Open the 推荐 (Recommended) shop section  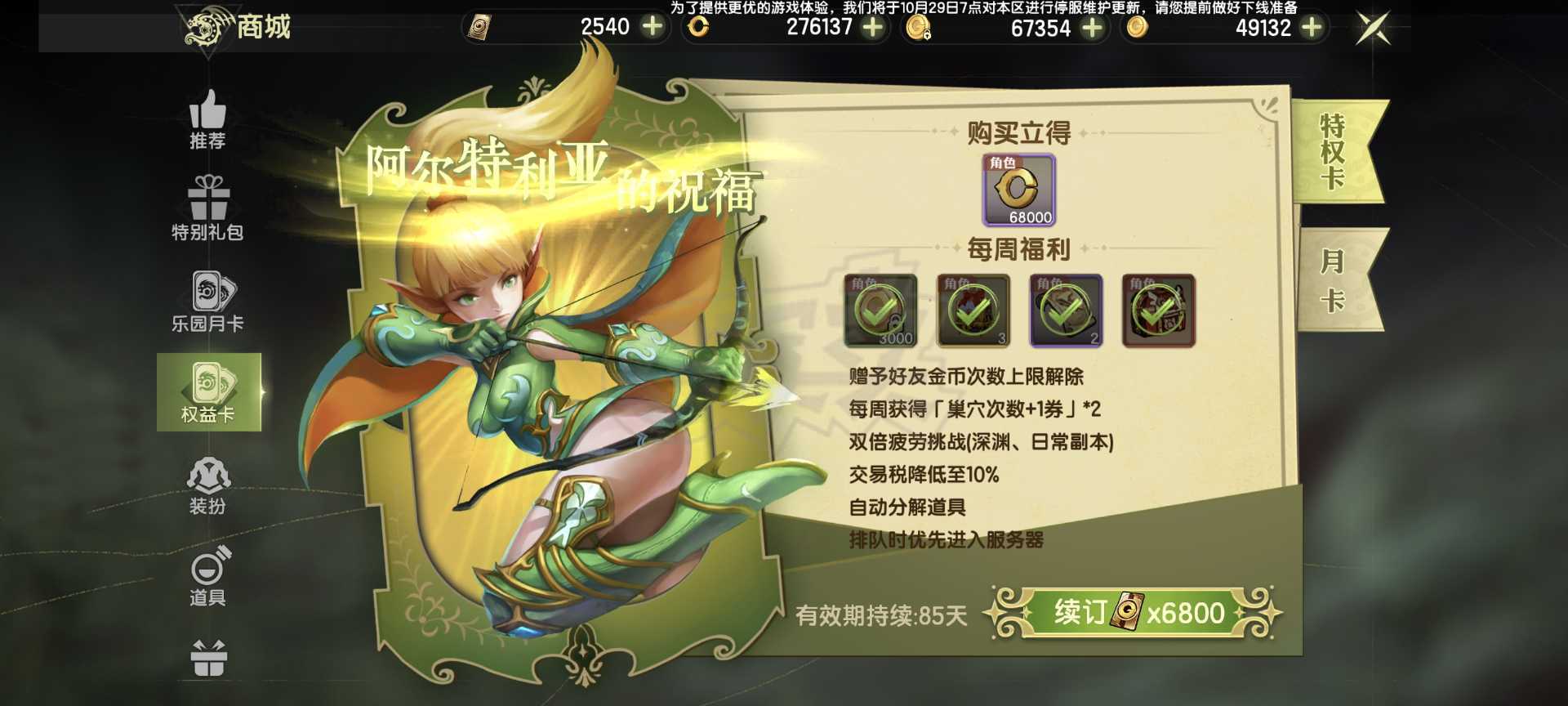208,123
